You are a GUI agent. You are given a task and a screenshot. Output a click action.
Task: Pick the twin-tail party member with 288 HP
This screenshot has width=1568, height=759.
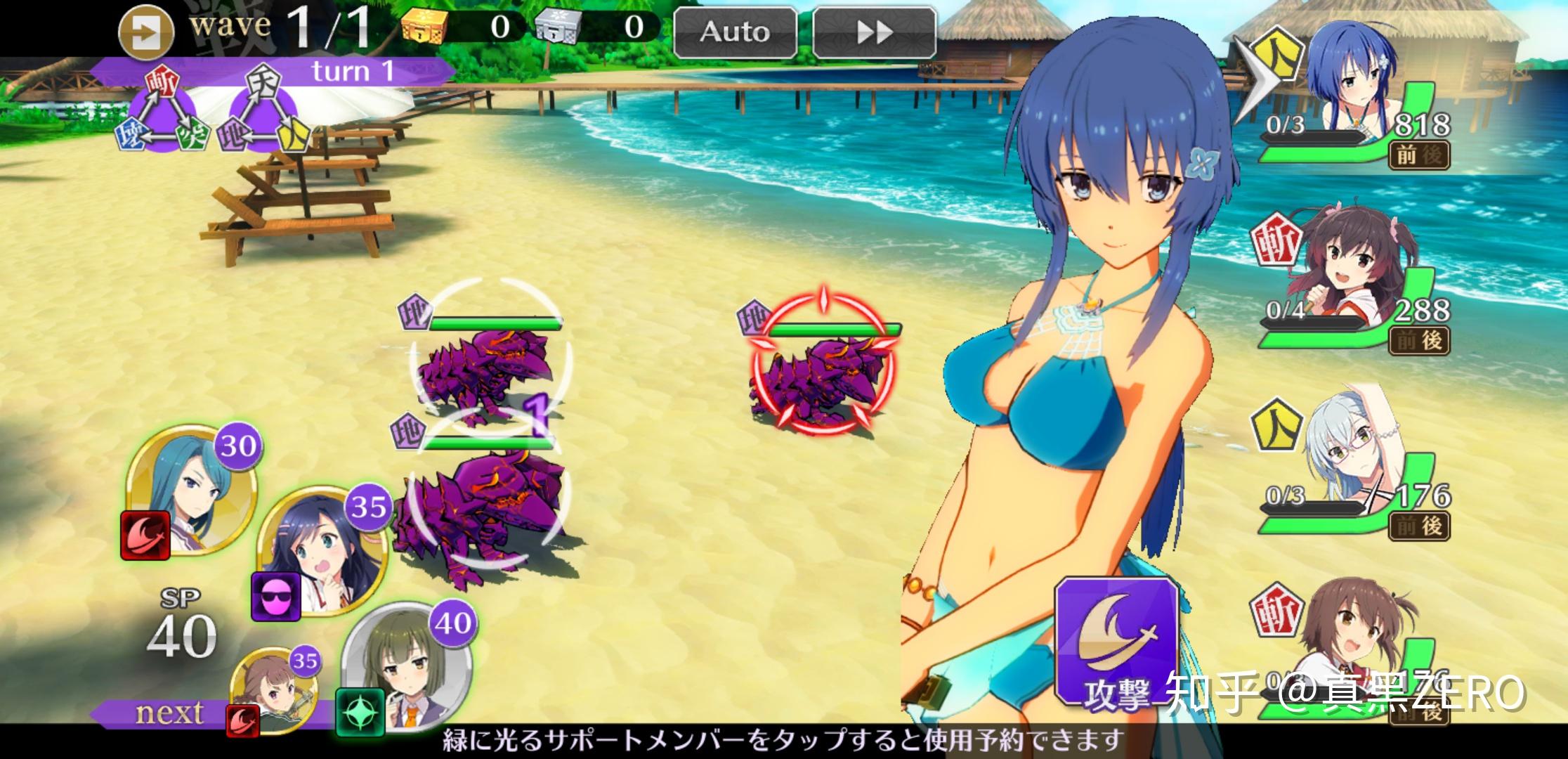pyautogui.click(x=1349, y=278)
